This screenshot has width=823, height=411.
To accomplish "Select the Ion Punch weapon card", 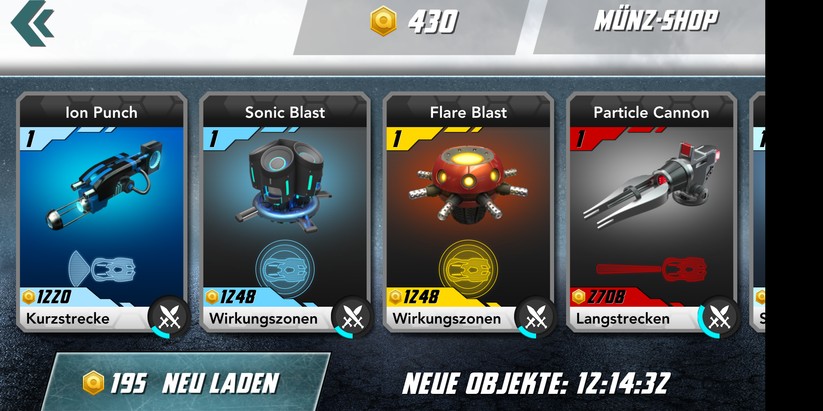I will [x=101, y=200].
